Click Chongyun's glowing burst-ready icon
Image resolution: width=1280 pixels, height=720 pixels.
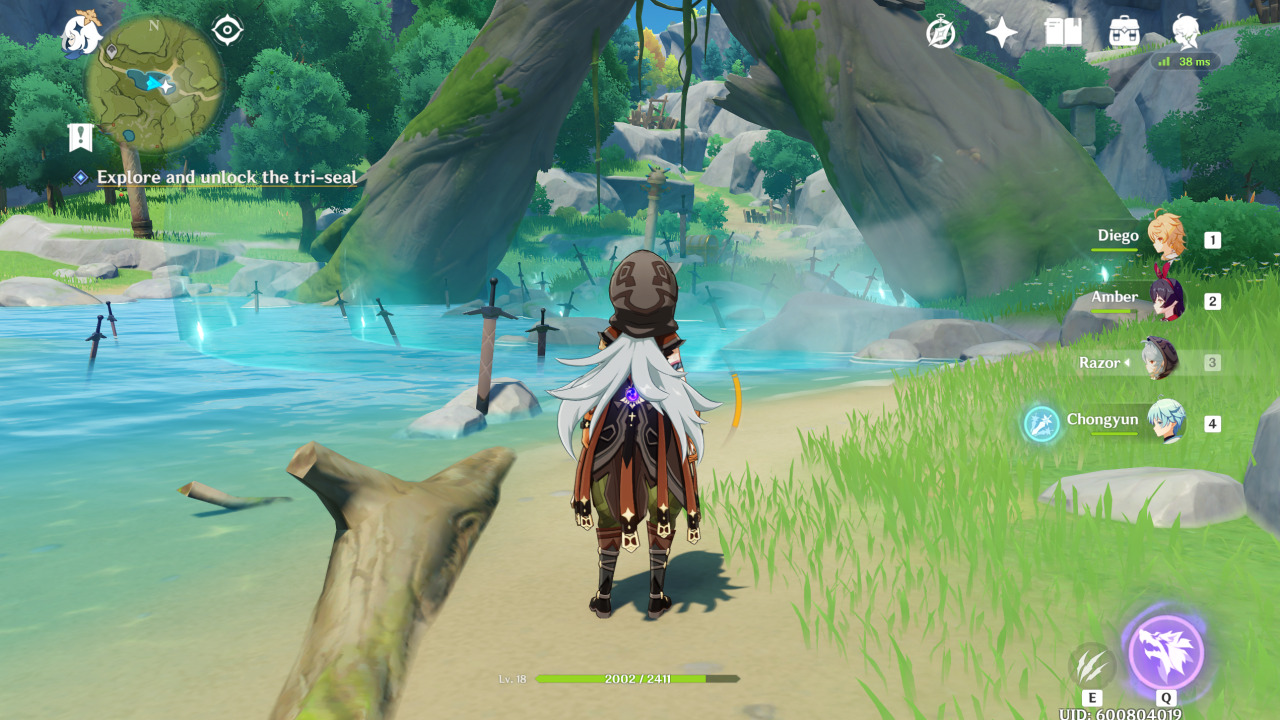[x=1041, y=424]
